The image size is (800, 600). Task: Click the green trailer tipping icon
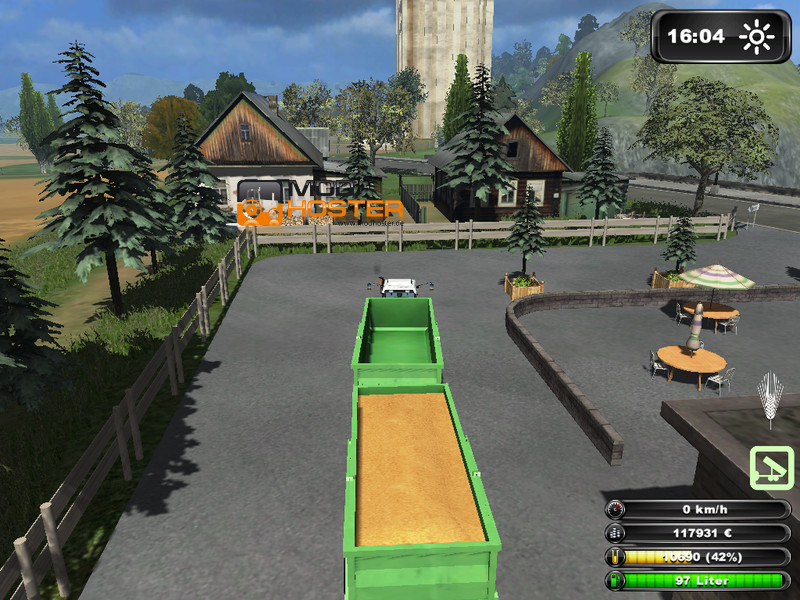click(771, 468)
